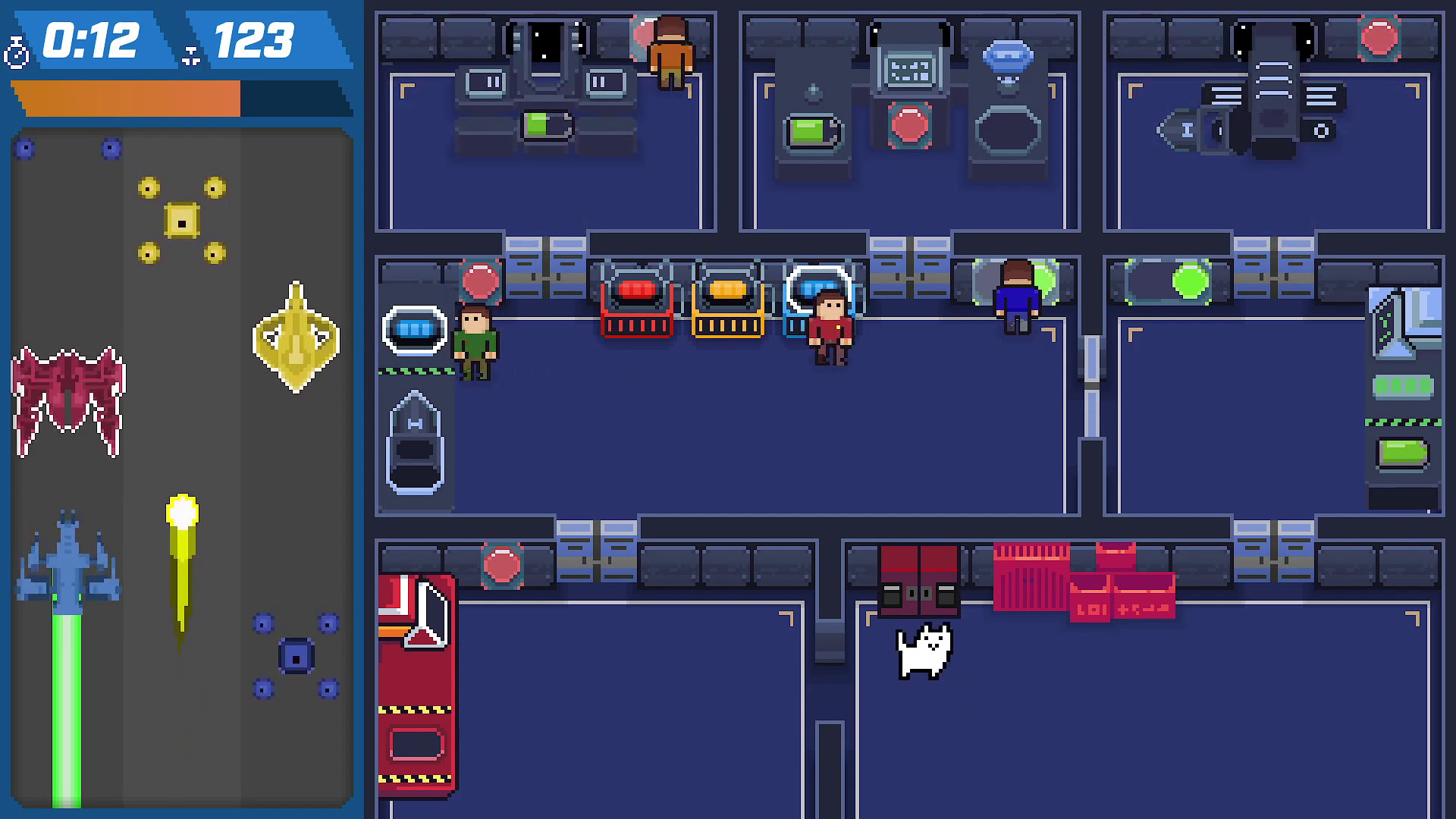The width and height of the screenshot is (1456, 819).
Task: Select the yellow drone with four rotors
Action: click(x=182, y=220)
